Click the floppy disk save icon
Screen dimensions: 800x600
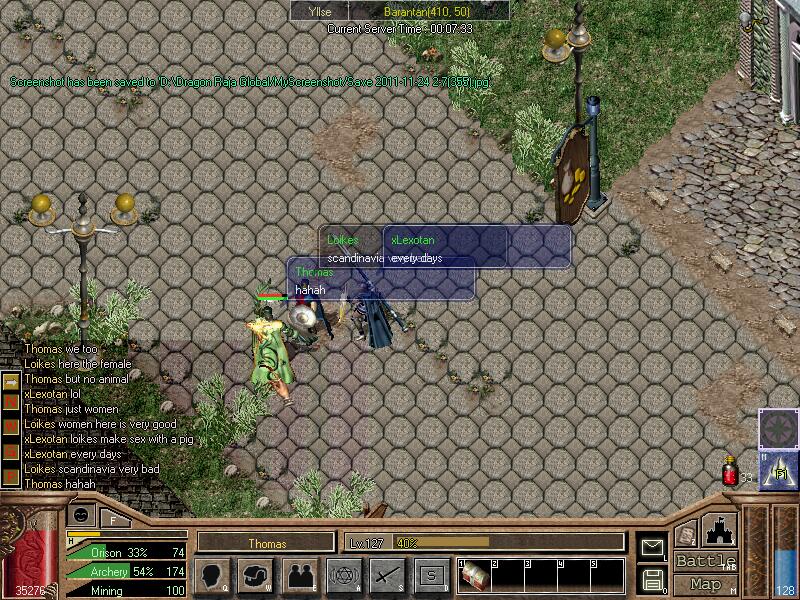click(652, 578)
